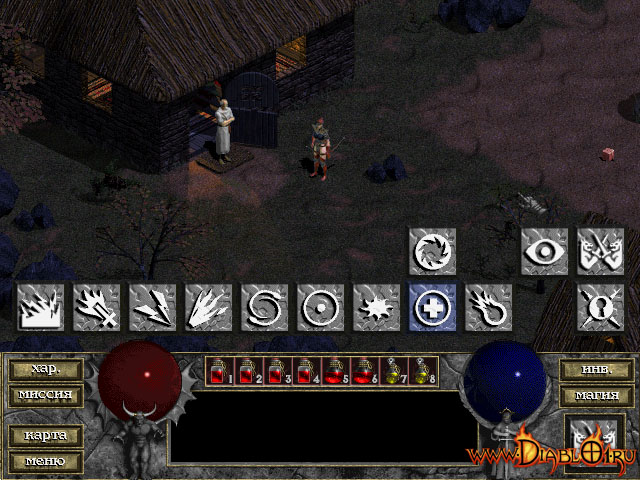Select the swirling portal spell icon
The width and height of the screenshot is (640, 480).
coord(432,251)
